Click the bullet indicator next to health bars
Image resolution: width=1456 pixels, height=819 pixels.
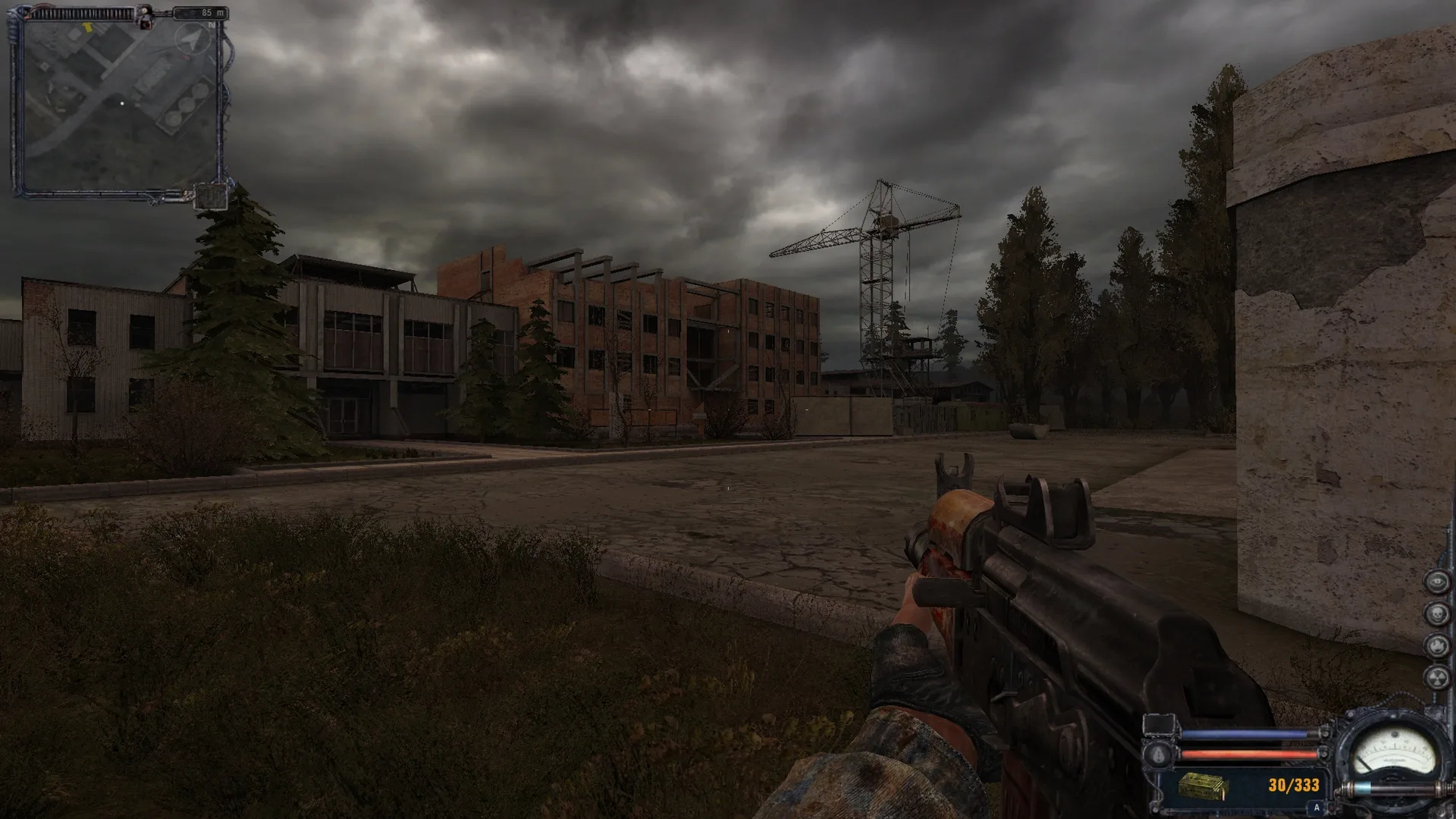tap(1157, 755)
